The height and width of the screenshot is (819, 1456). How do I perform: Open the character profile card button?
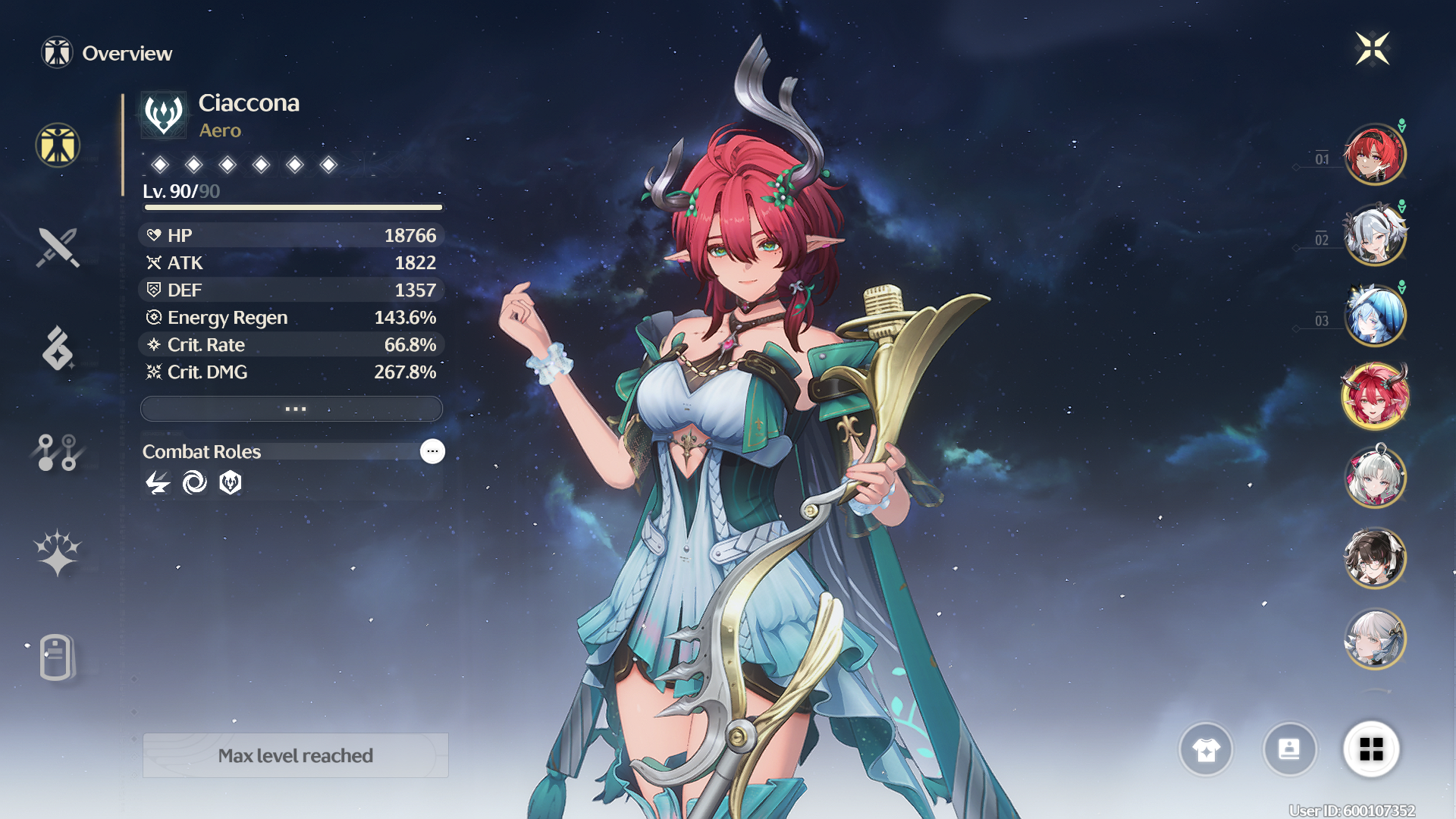point(1289,749)
